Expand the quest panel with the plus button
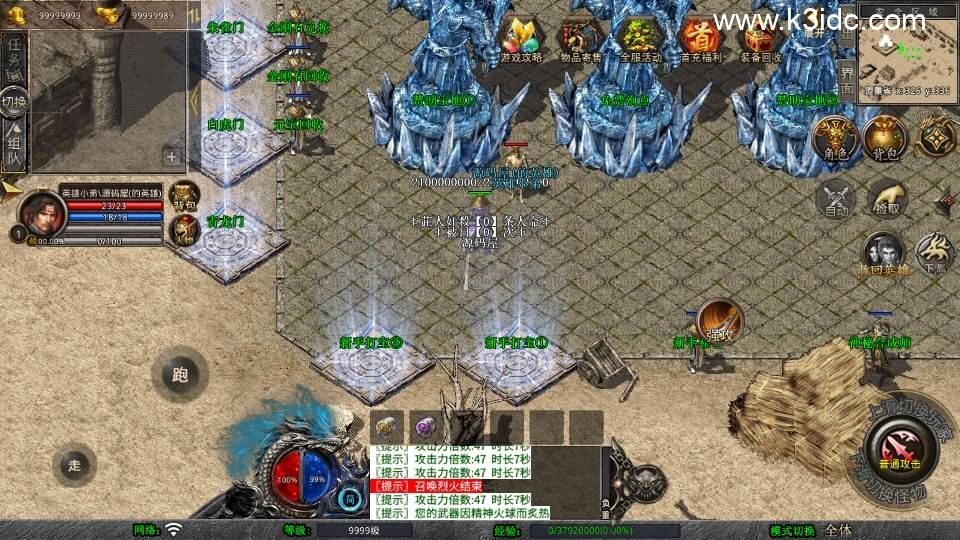The width and height of the screenshot is (960, 540). click(172, 156)
